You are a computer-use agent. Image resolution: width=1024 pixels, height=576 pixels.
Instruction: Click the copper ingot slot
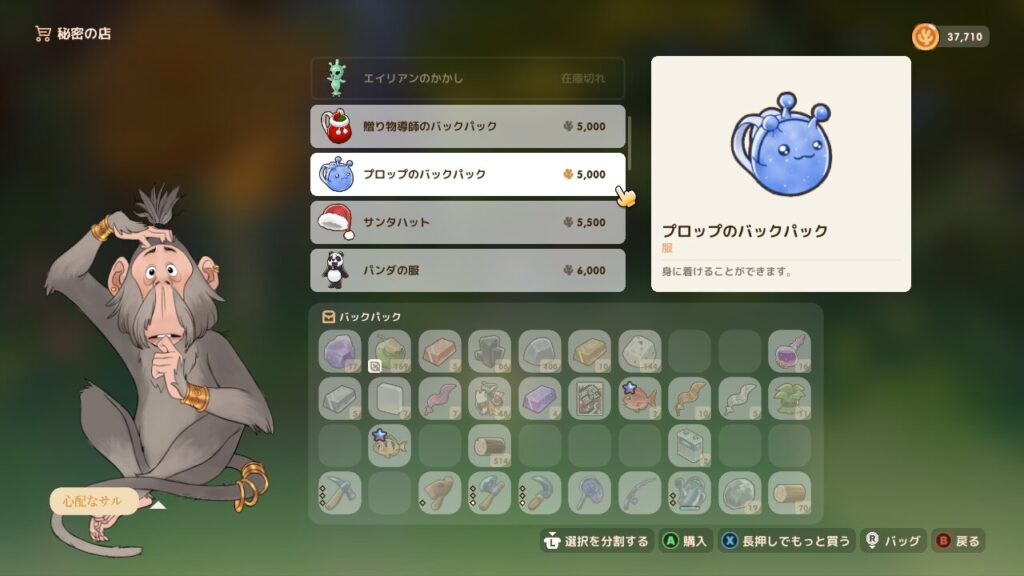click(x=440, y=351)
